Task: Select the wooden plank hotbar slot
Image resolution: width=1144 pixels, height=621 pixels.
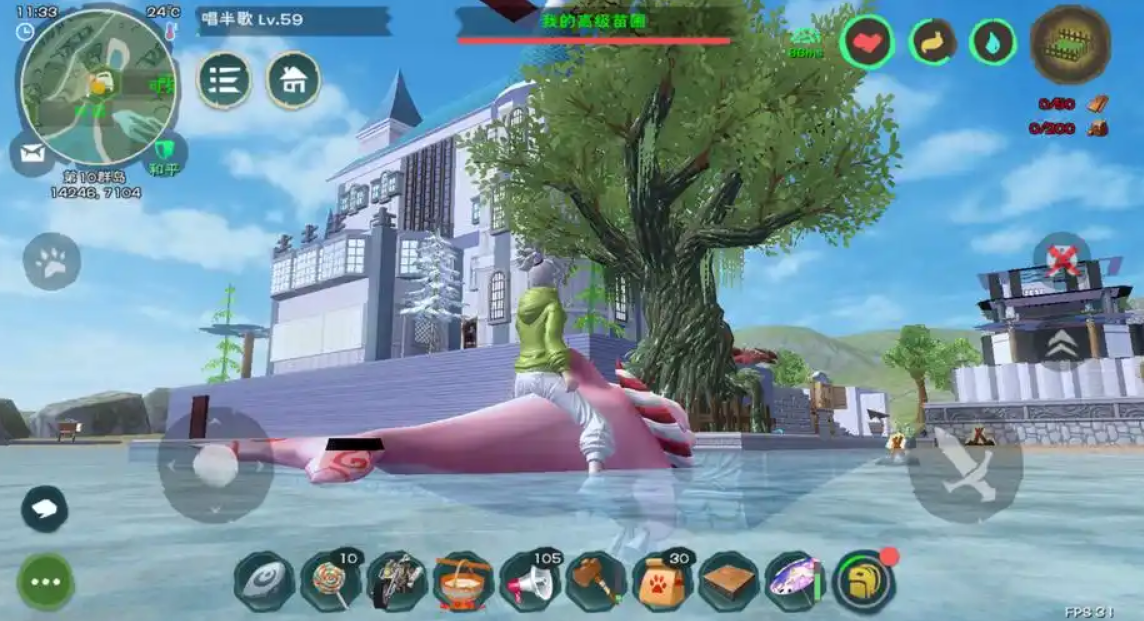Action: pyautogui.click(x=729, y=582)
